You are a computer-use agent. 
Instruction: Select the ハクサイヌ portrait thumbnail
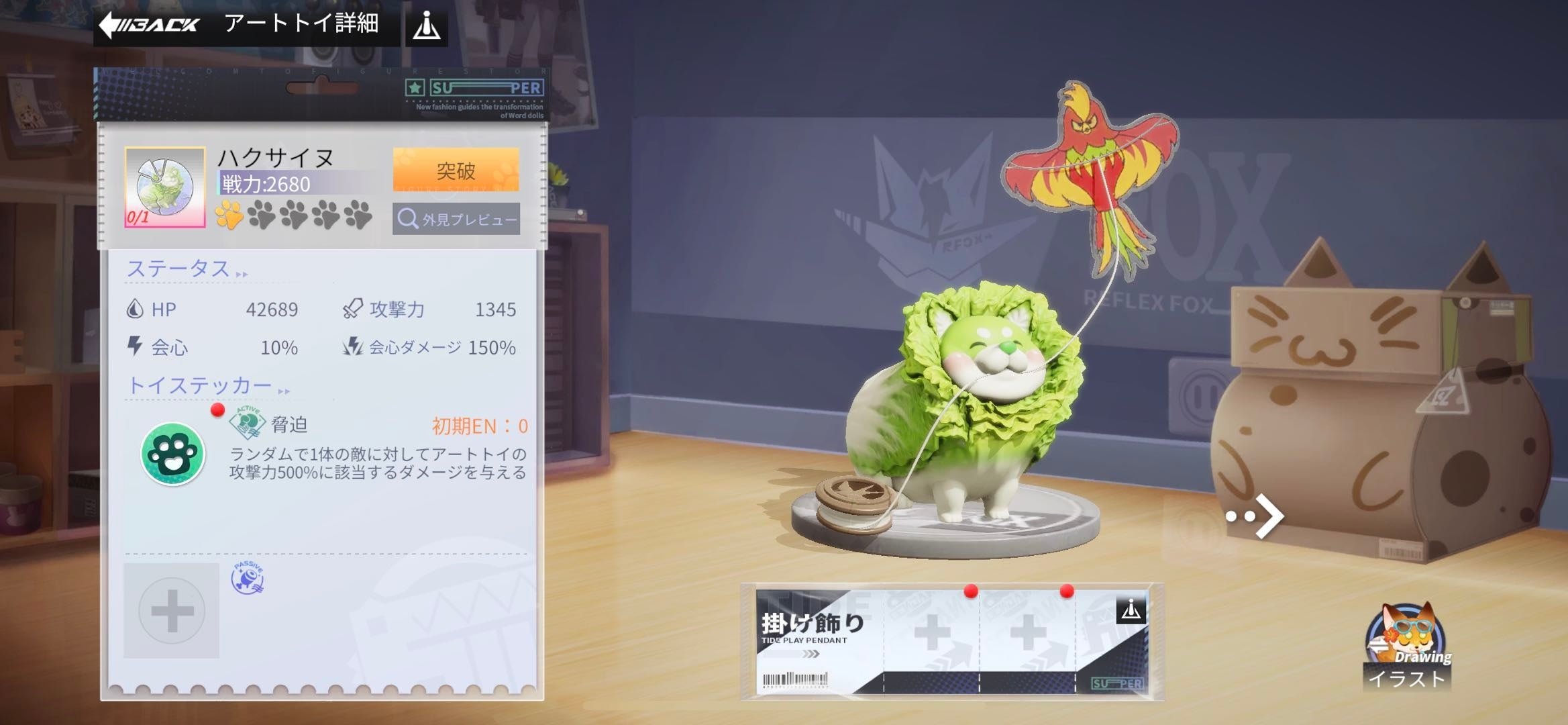[x=165, y=187]
